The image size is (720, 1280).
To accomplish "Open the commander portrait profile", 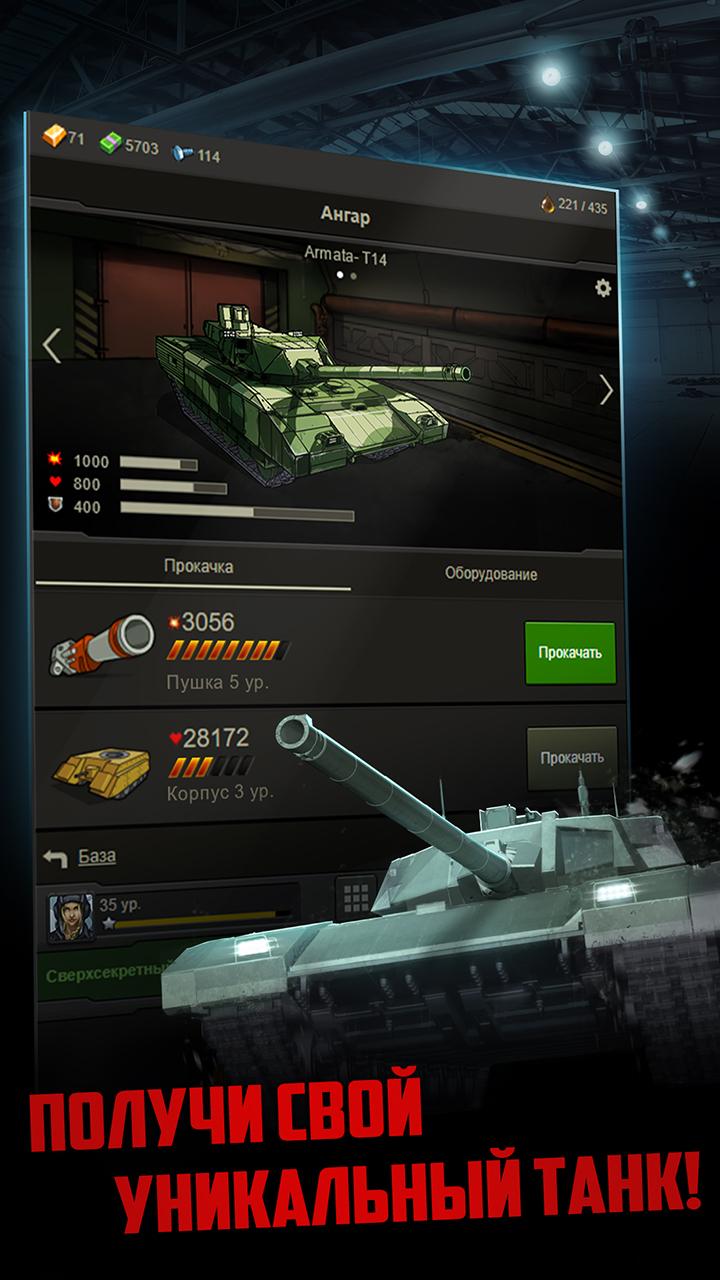I will point(70,917).
